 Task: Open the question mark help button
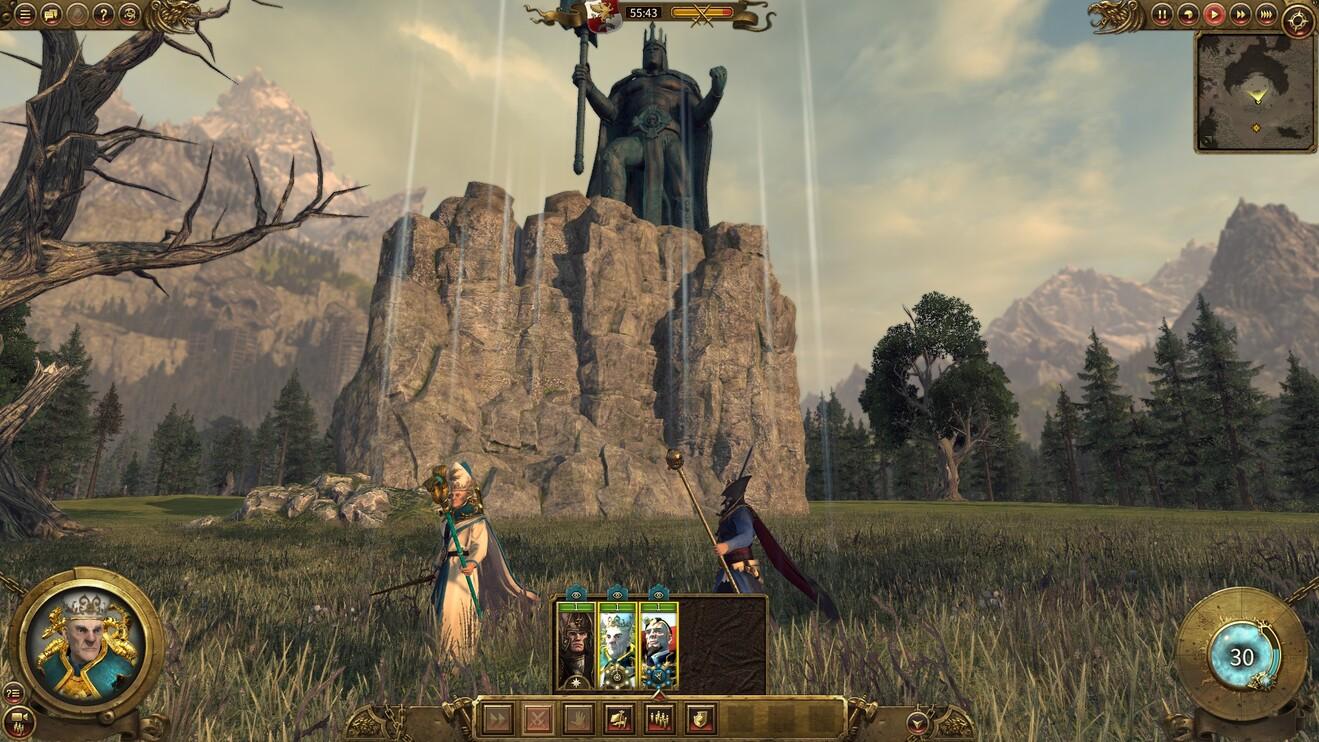(103, 15)
